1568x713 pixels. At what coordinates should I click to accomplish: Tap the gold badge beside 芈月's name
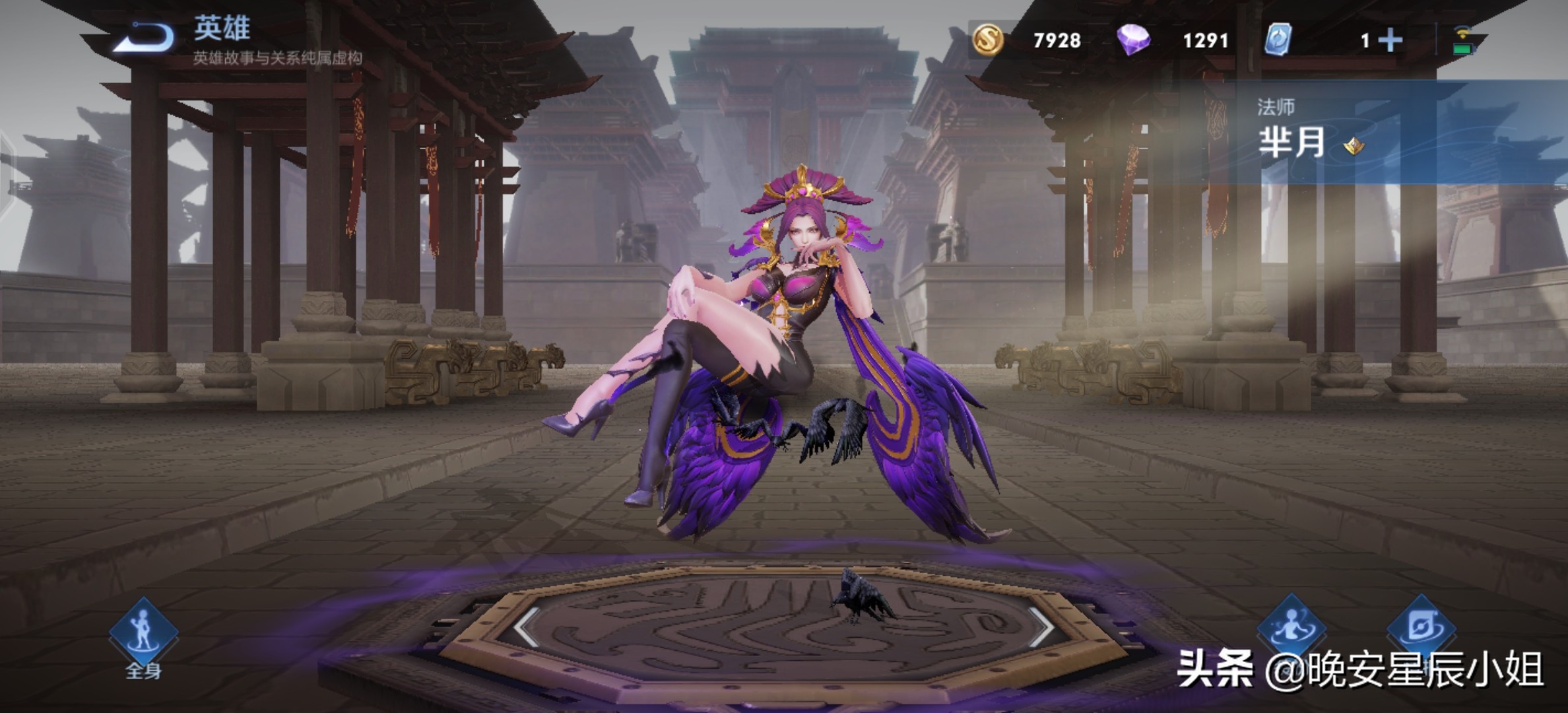(x=1354, y=146)
